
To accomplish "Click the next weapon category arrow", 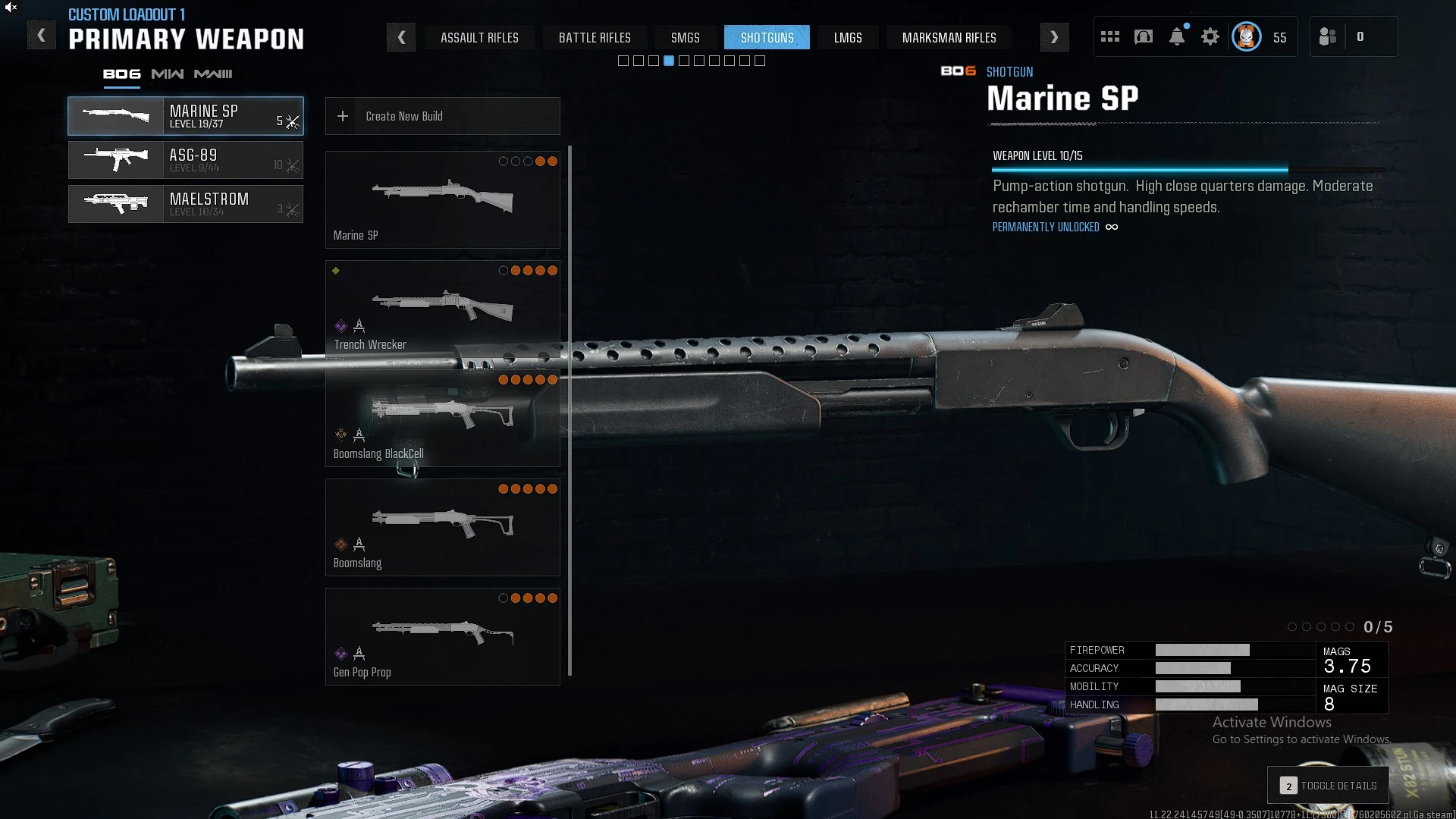I will coord(1054,37).
